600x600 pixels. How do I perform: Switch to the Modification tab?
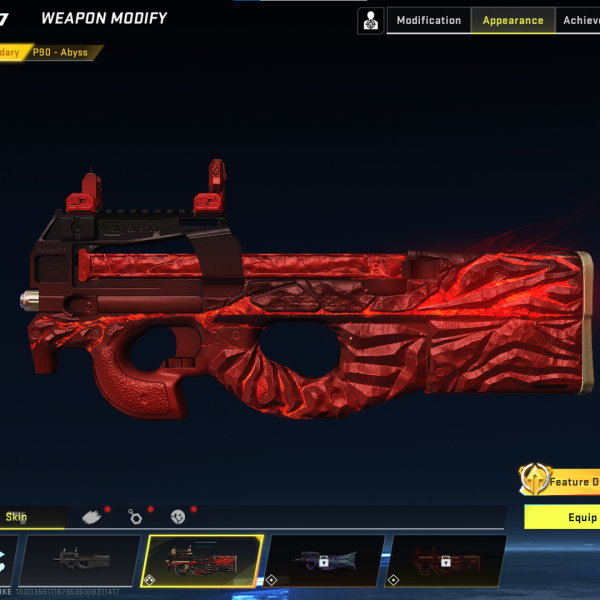pos(428,20)
